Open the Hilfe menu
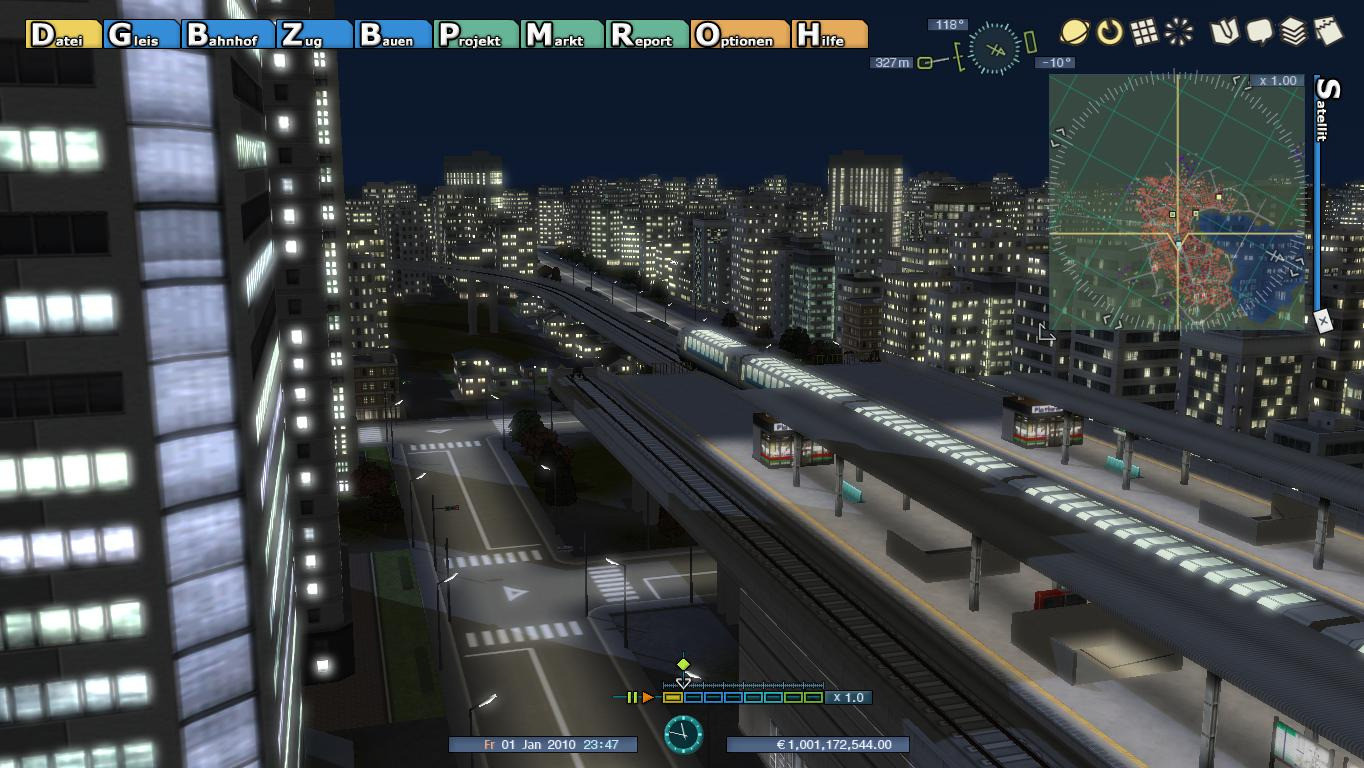Image resolution: width=1364 pixels, height=768 pixels. pos(829,35)
